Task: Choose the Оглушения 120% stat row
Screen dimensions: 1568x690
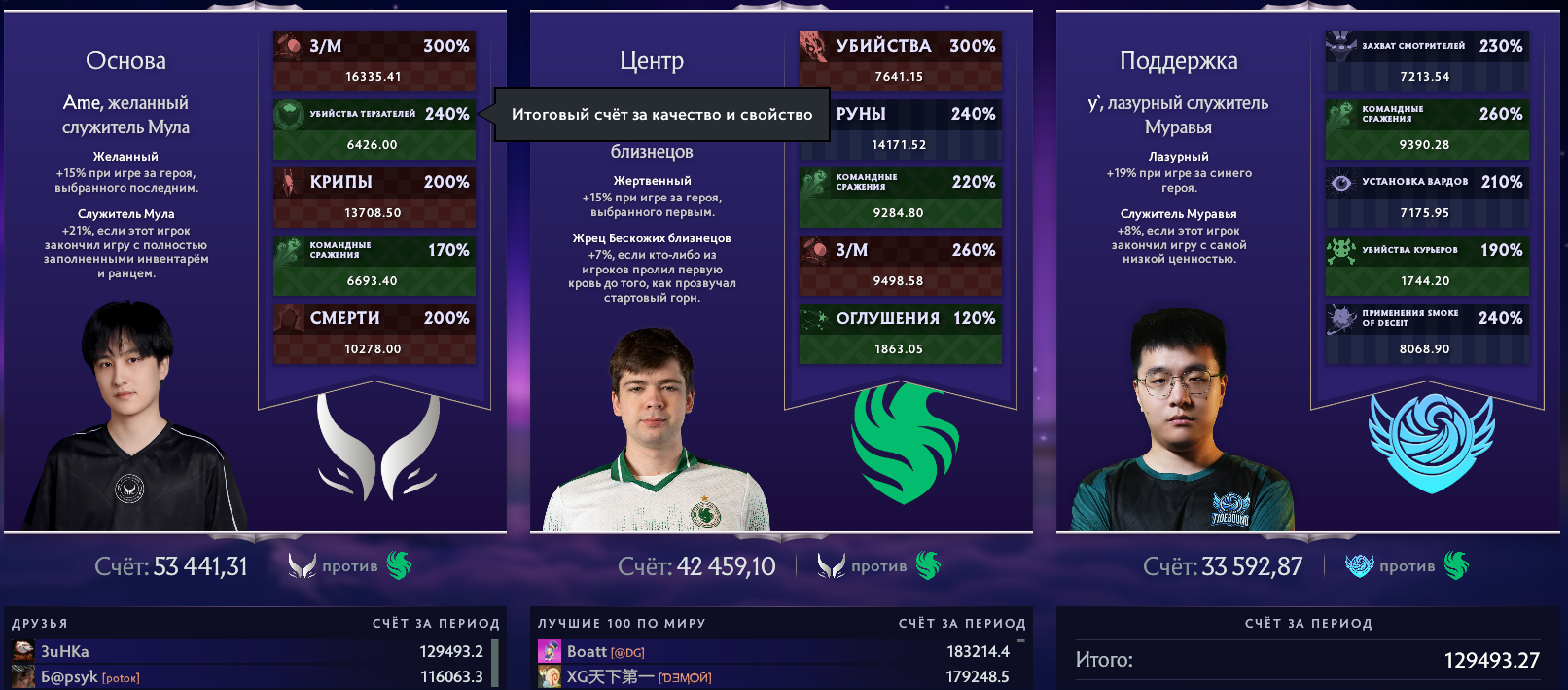Action: (900, 333)
